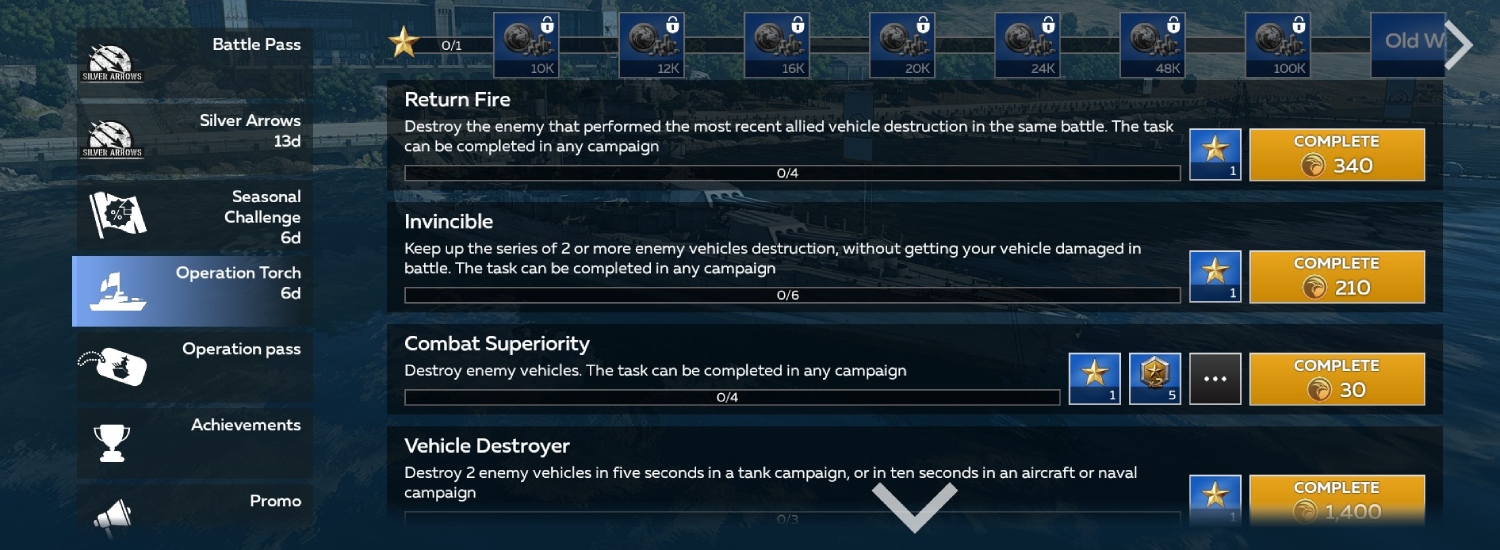The width and height of the screenshot is (1500, 550).
Task: Show more tasks with the down arrow
Action: coord(914,506)
